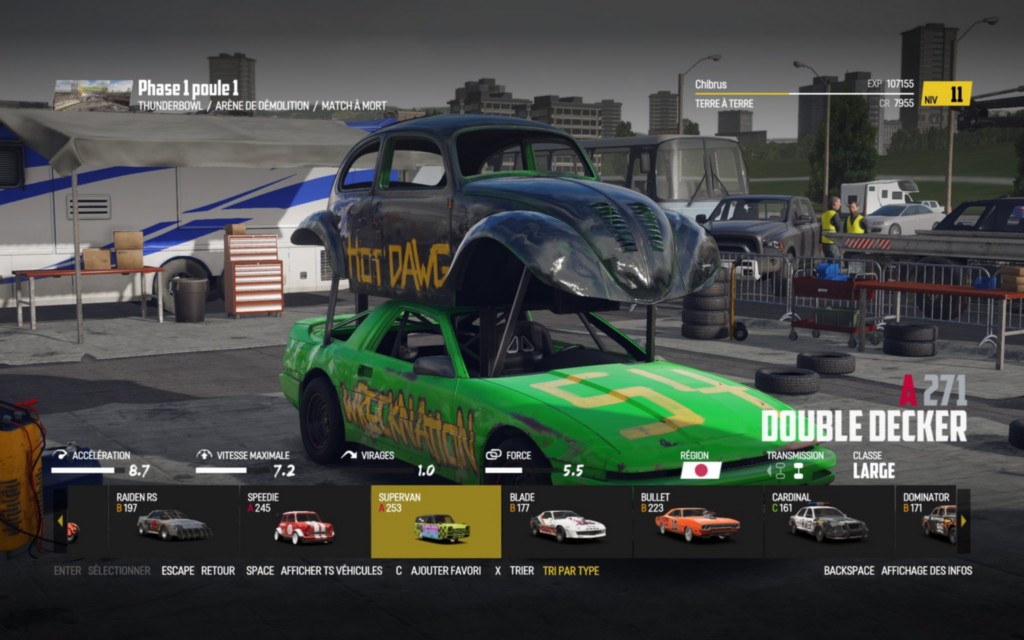
Task: Change sorting via Tri par type
Action: 571,571
